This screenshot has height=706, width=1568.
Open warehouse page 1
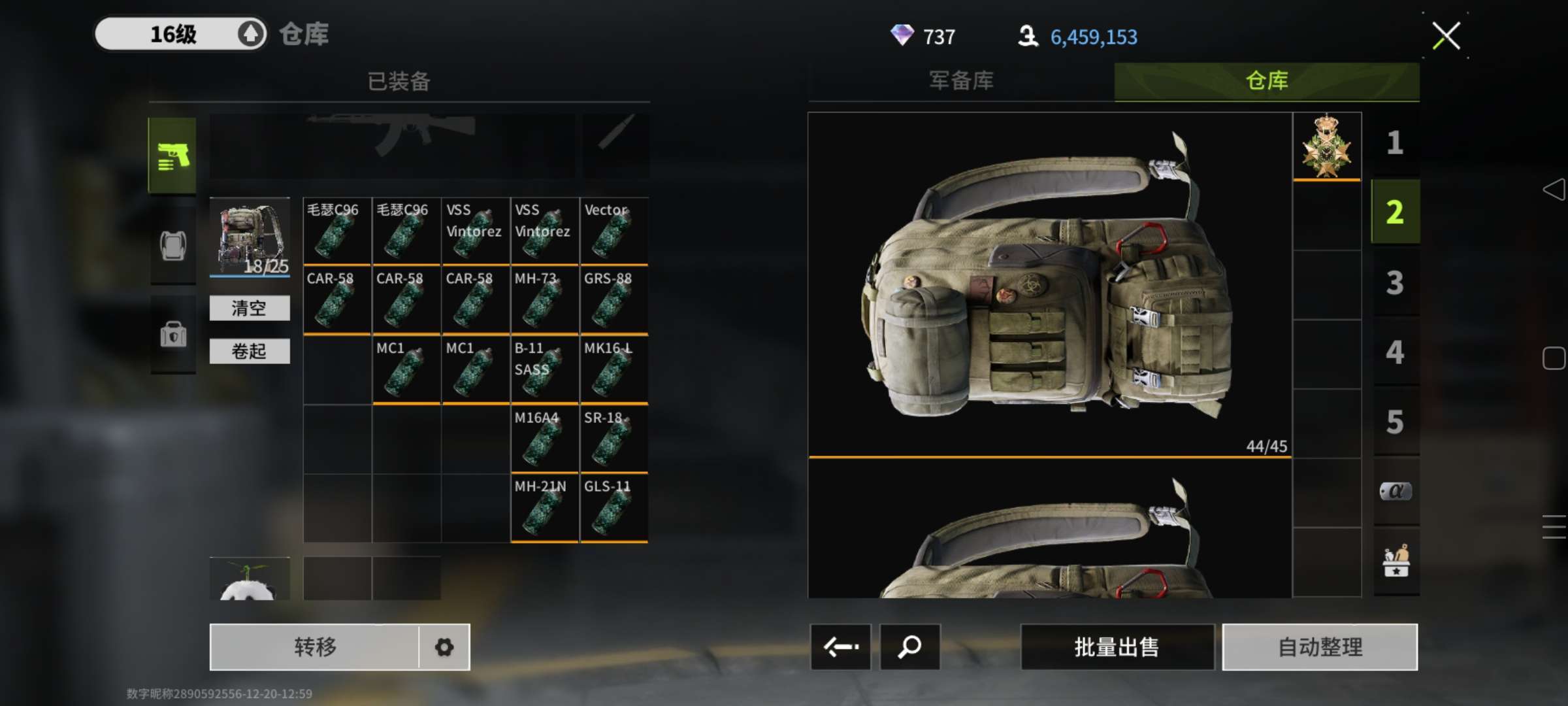1395,143
